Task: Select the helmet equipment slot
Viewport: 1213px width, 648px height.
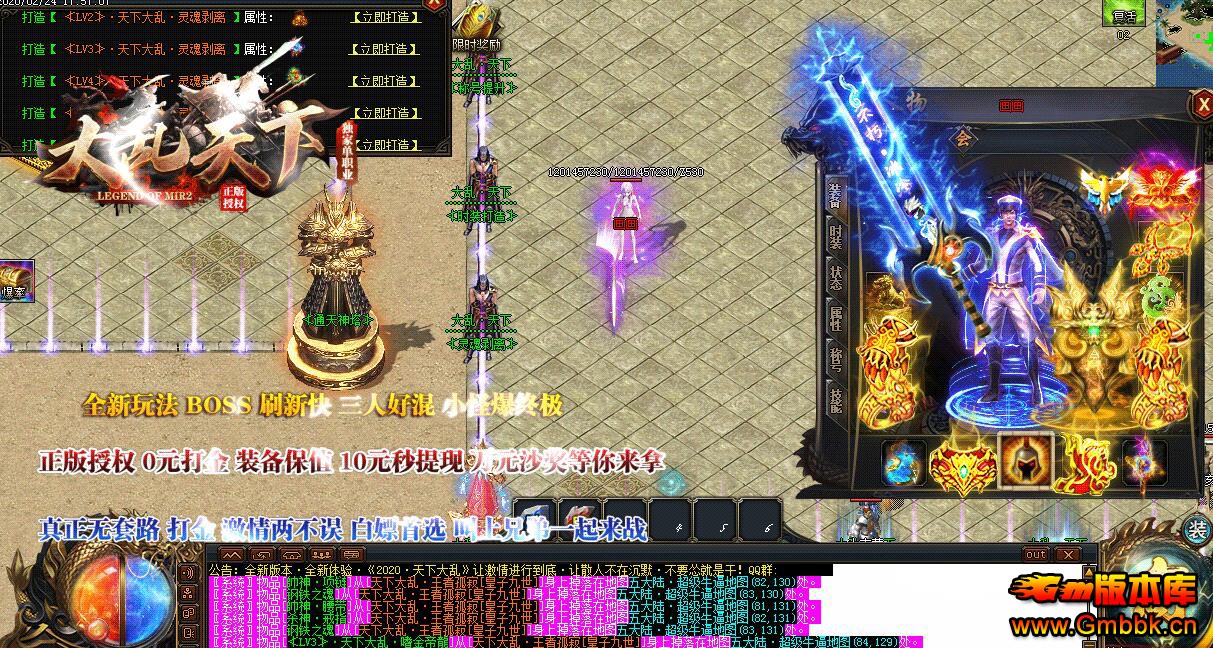Action: [x=1025, y=462]
